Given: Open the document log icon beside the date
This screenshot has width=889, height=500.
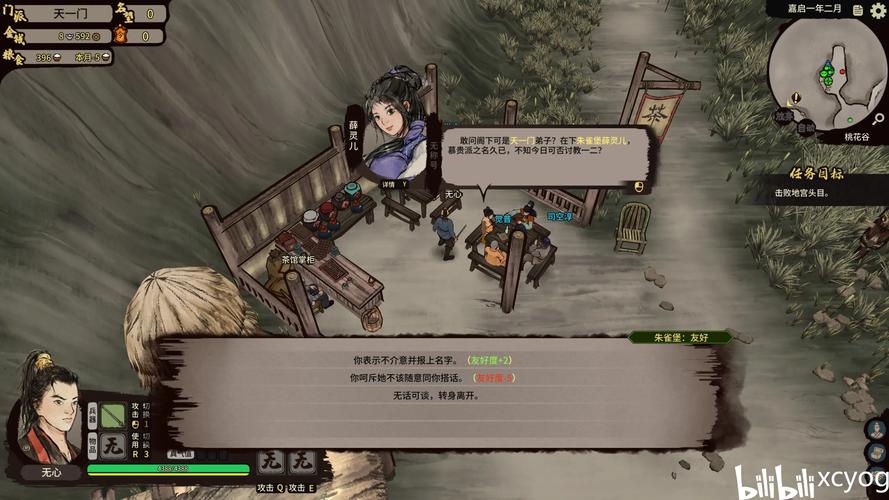Looking at the screenshot, I should click(856, 9).
